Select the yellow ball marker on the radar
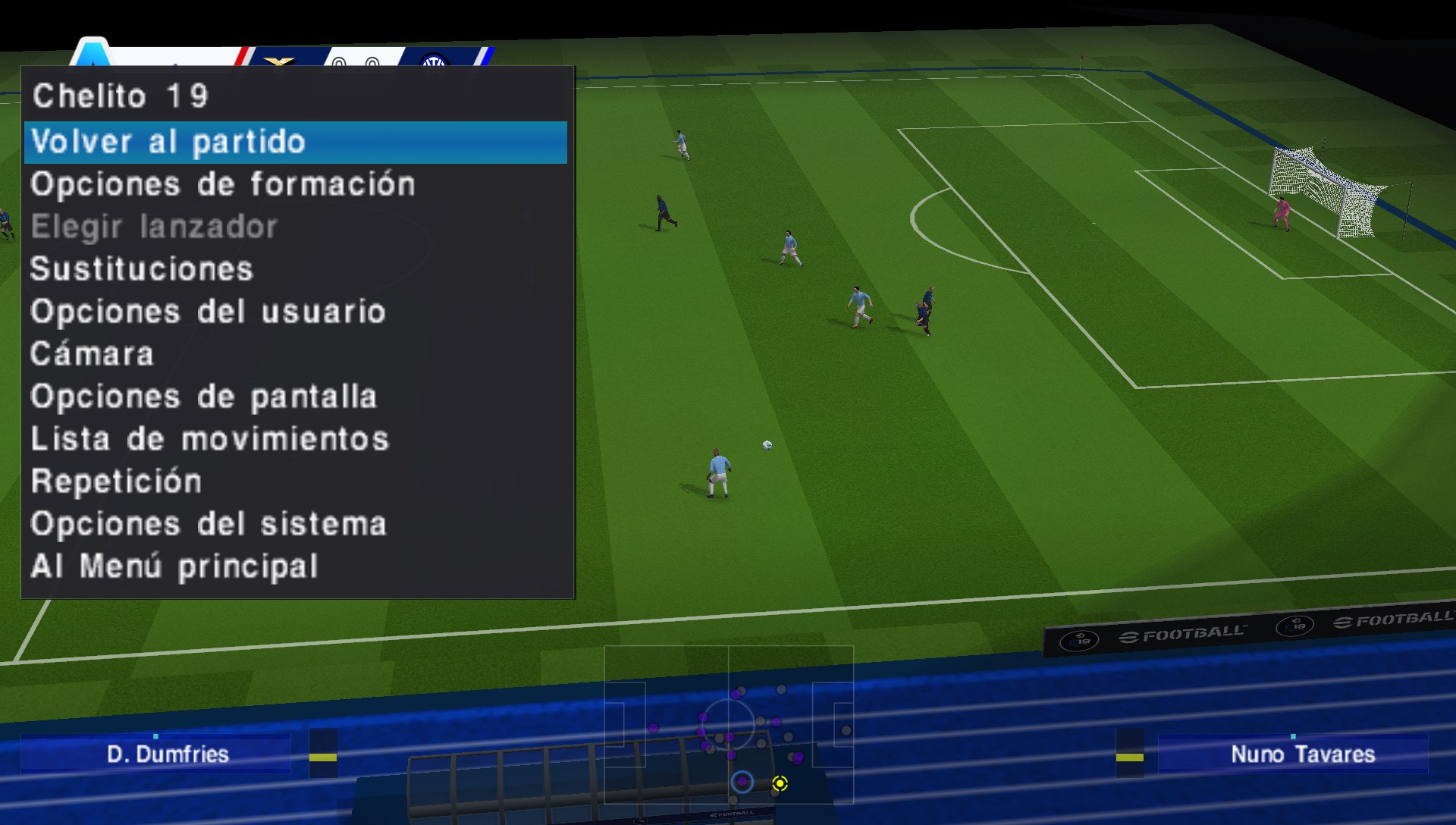 (x=781, y=785)
